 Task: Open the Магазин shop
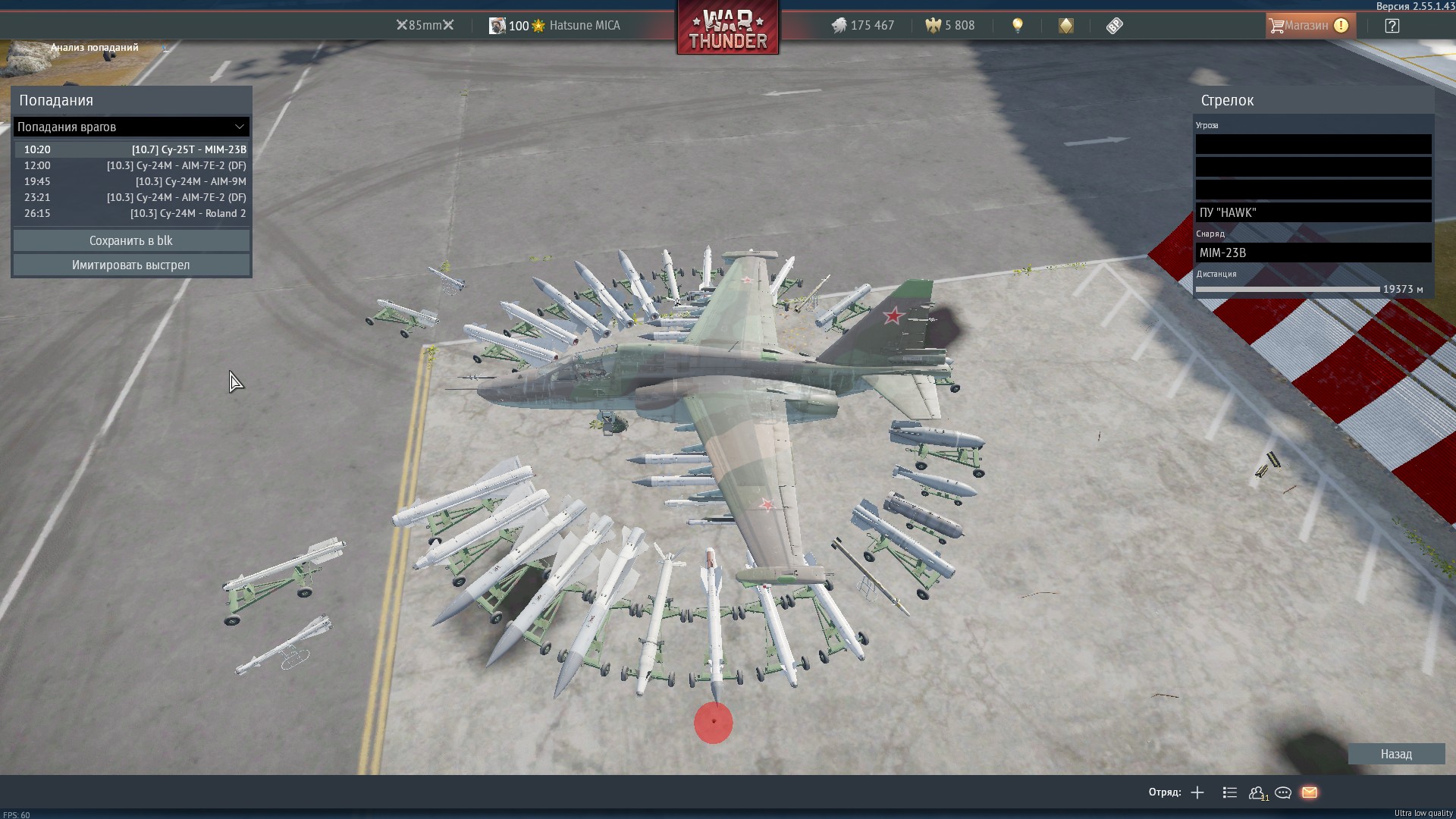1308,26
